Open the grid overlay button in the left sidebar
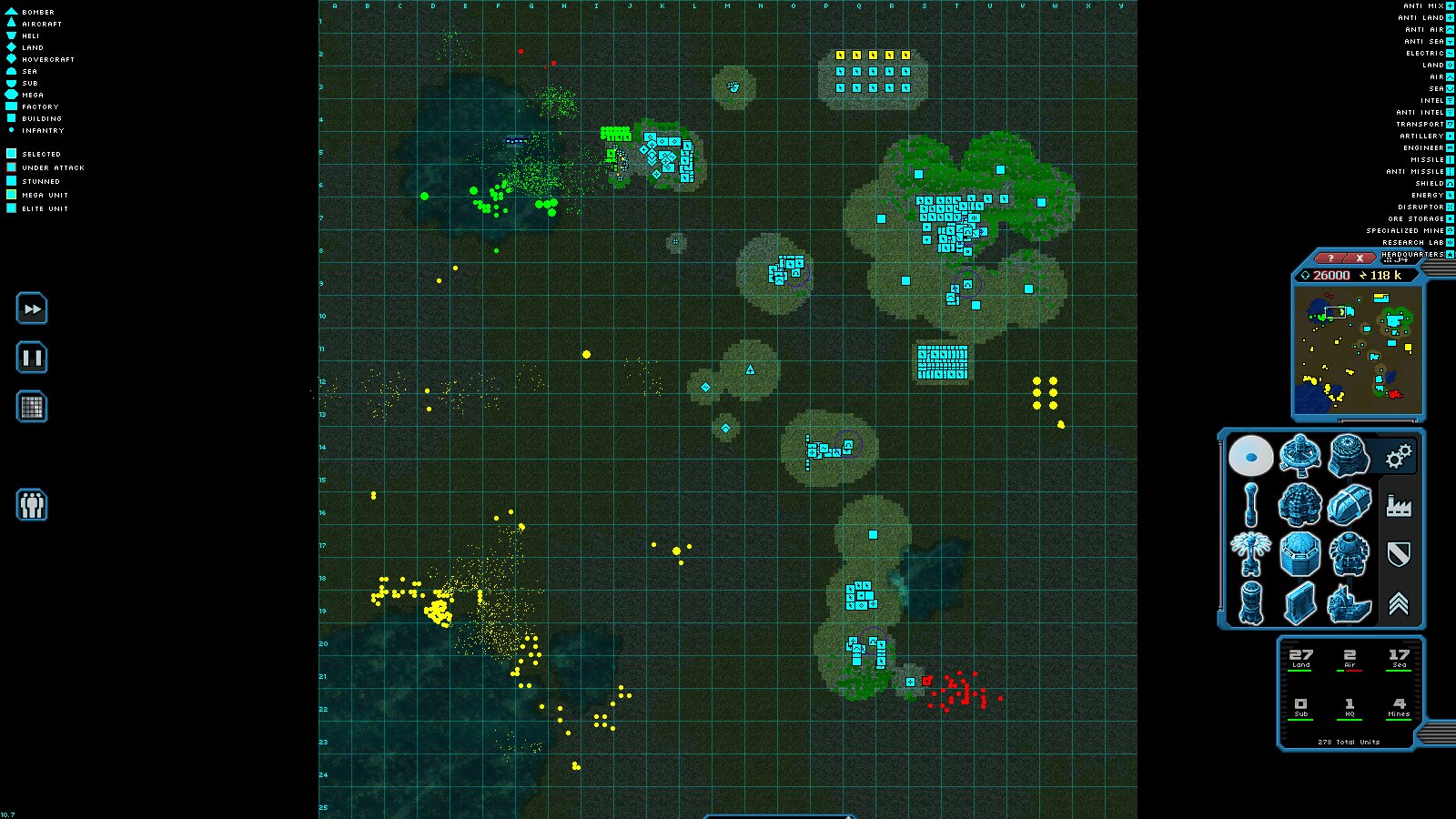This screenshot has width=1456, height=819. (31, 407)
